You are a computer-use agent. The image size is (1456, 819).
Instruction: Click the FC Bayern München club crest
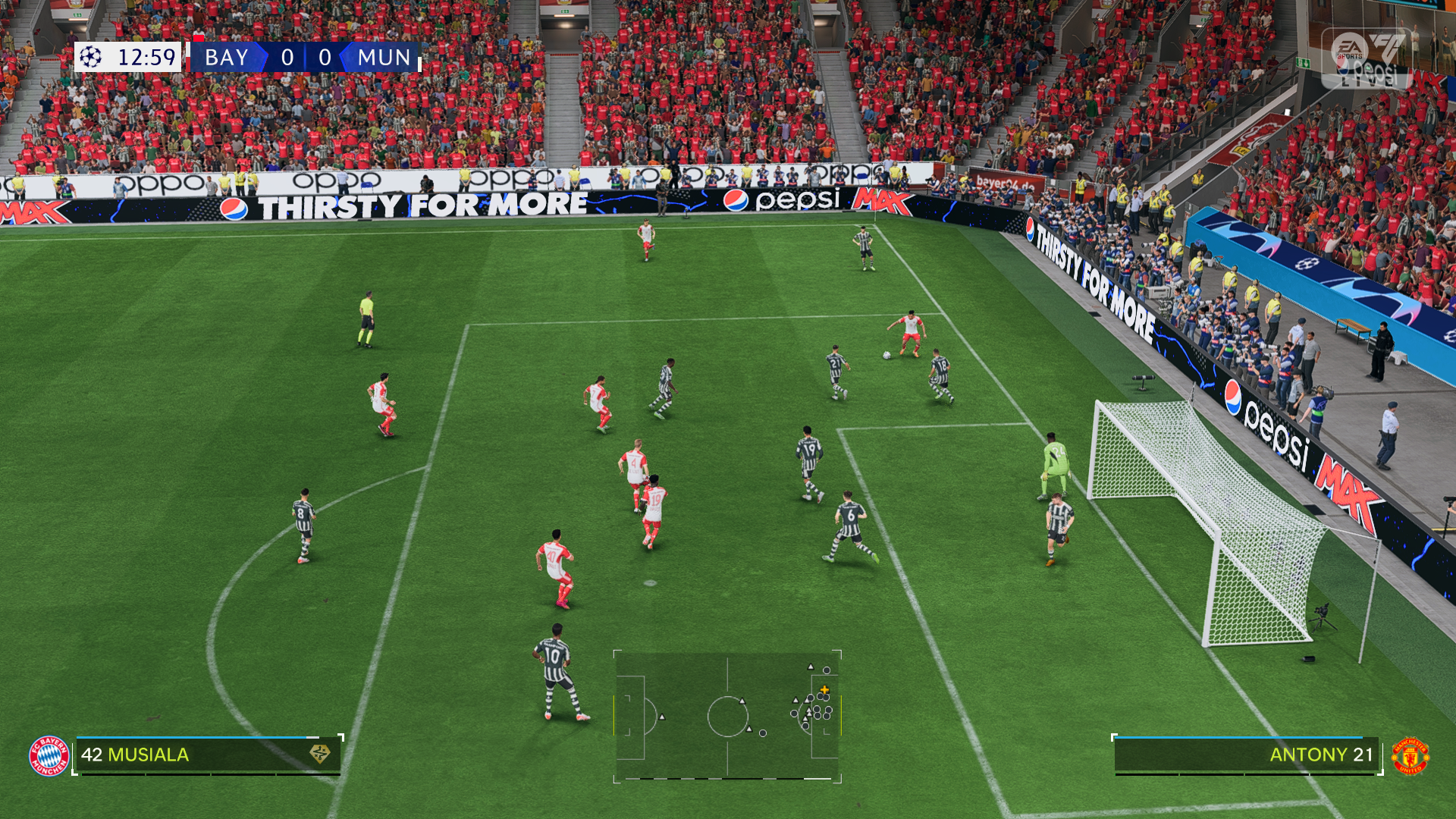[49, 755]
